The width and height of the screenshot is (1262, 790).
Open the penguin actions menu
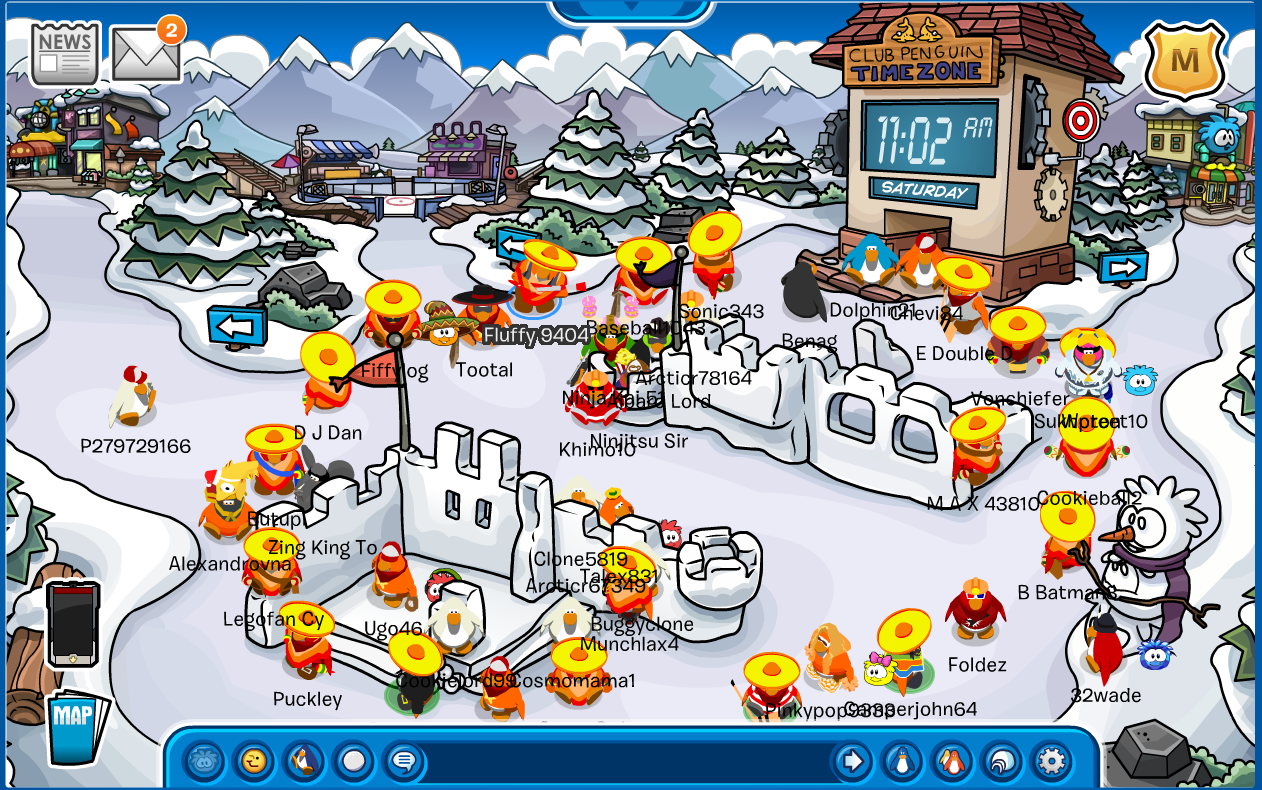tap(303, 761)
